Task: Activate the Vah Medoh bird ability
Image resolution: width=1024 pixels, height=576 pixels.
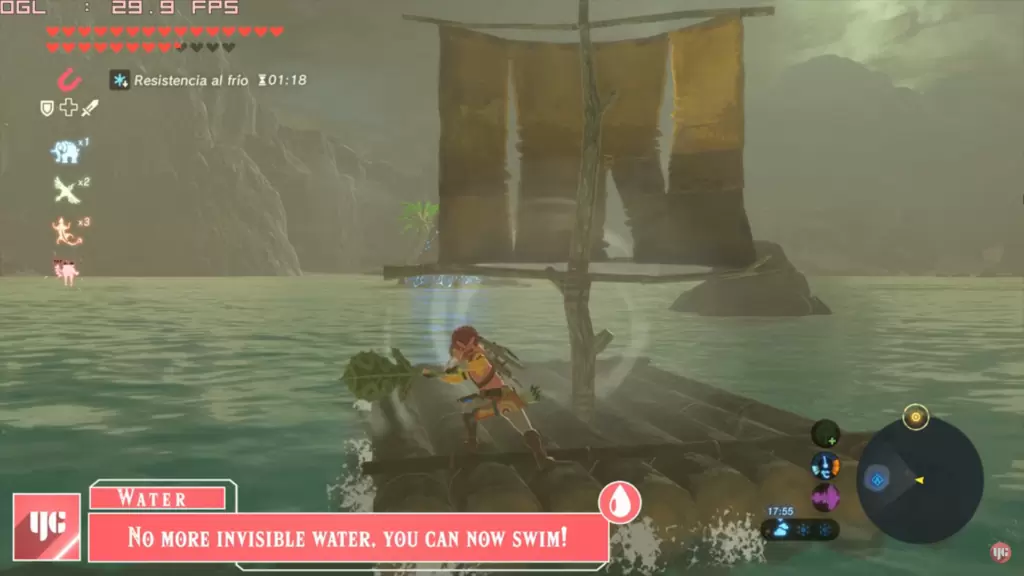Action: pos(66,190)
